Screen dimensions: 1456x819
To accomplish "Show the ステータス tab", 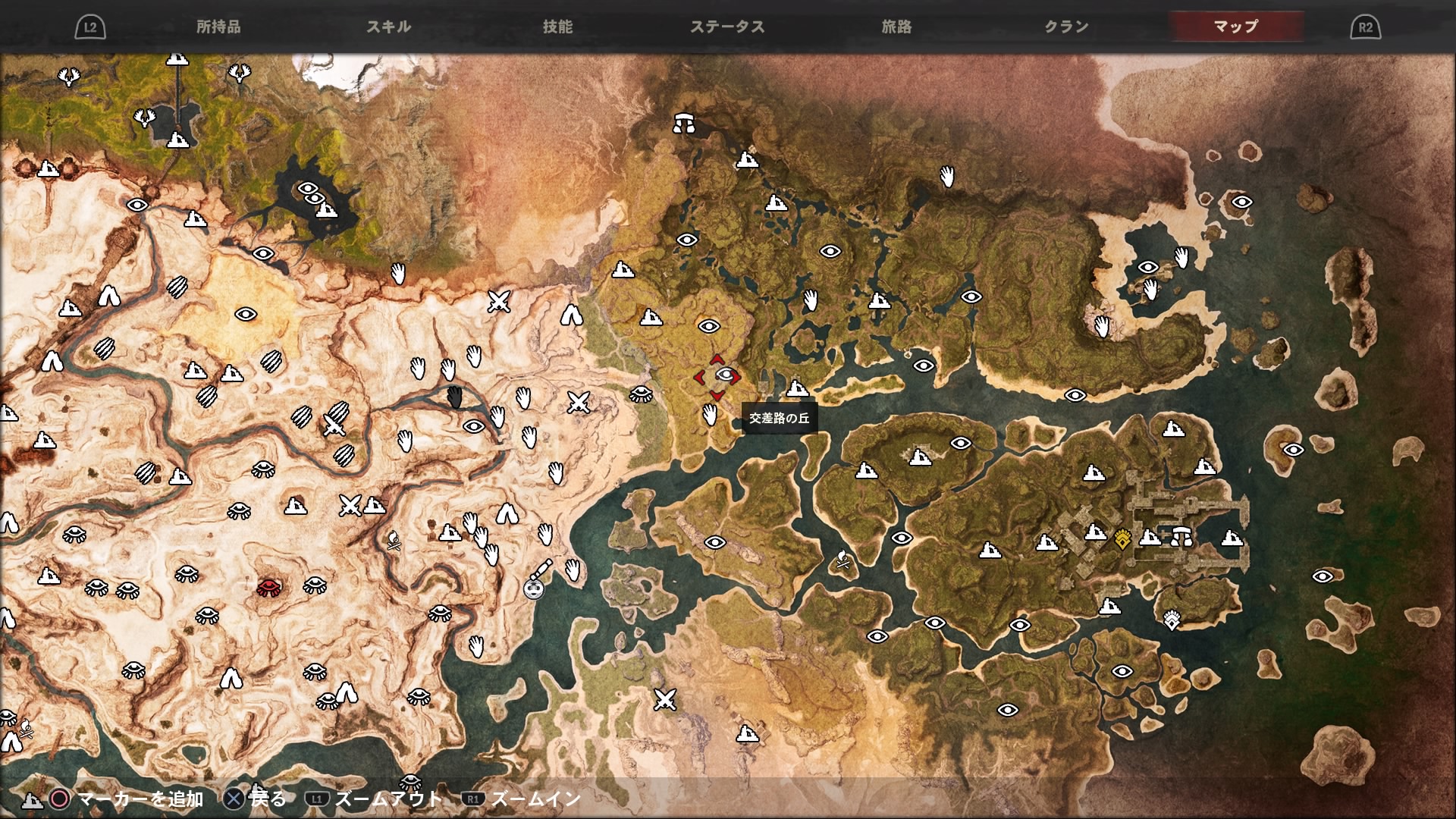I will click(727, 27).
